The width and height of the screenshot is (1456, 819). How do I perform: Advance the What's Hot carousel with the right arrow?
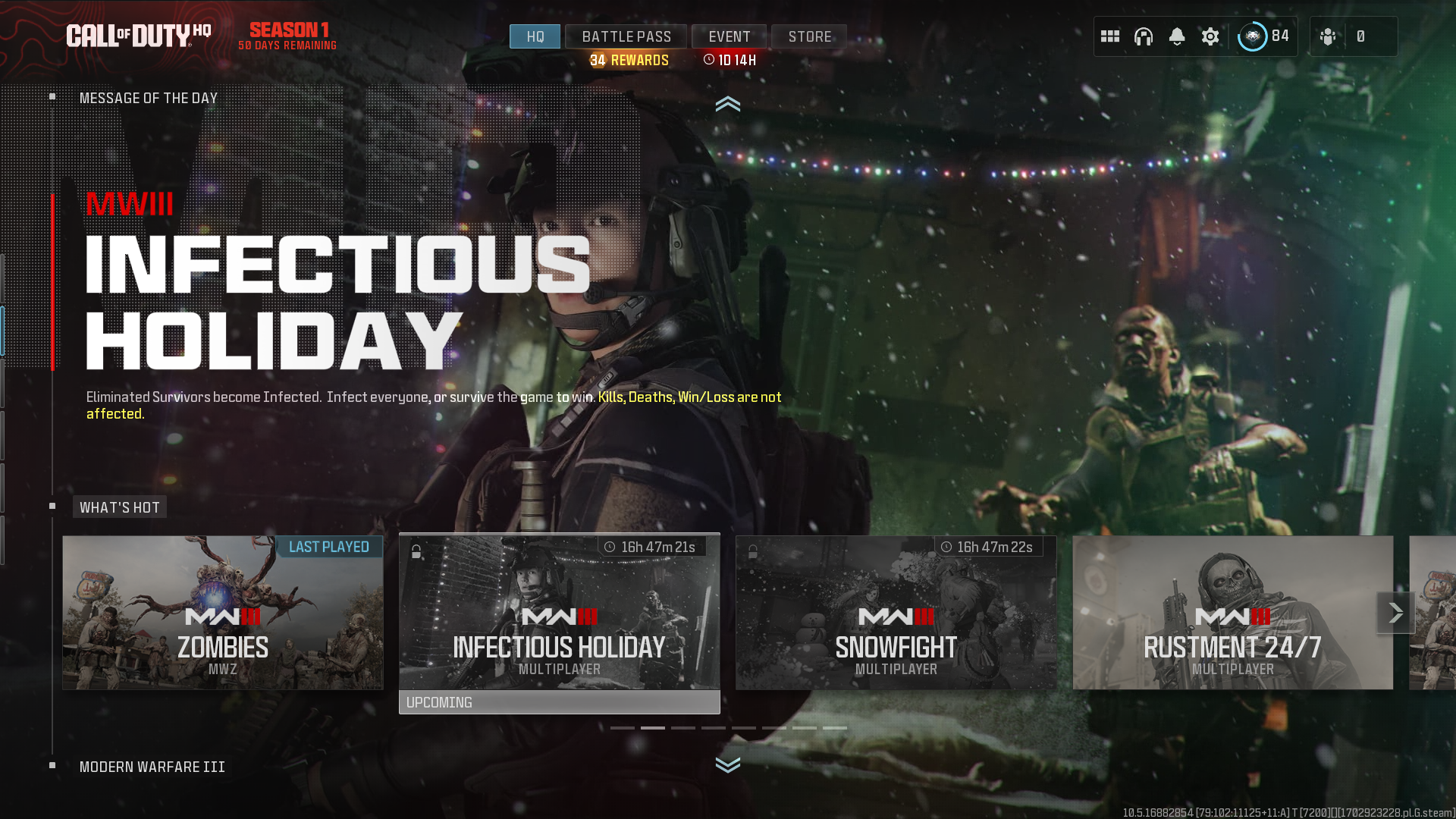1396,611
